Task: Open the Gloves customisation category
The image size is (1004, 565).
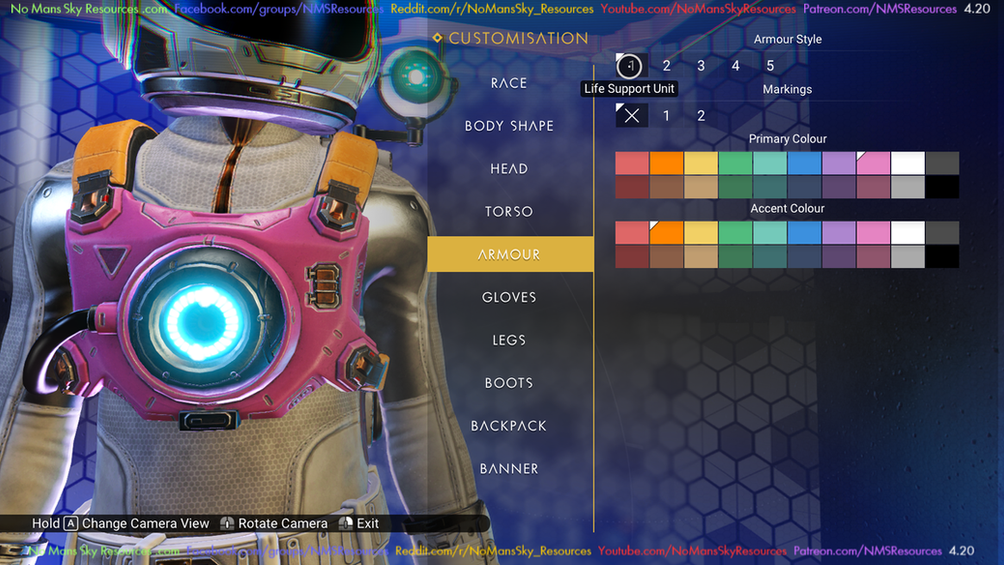Action: click(x=509, y=297)
